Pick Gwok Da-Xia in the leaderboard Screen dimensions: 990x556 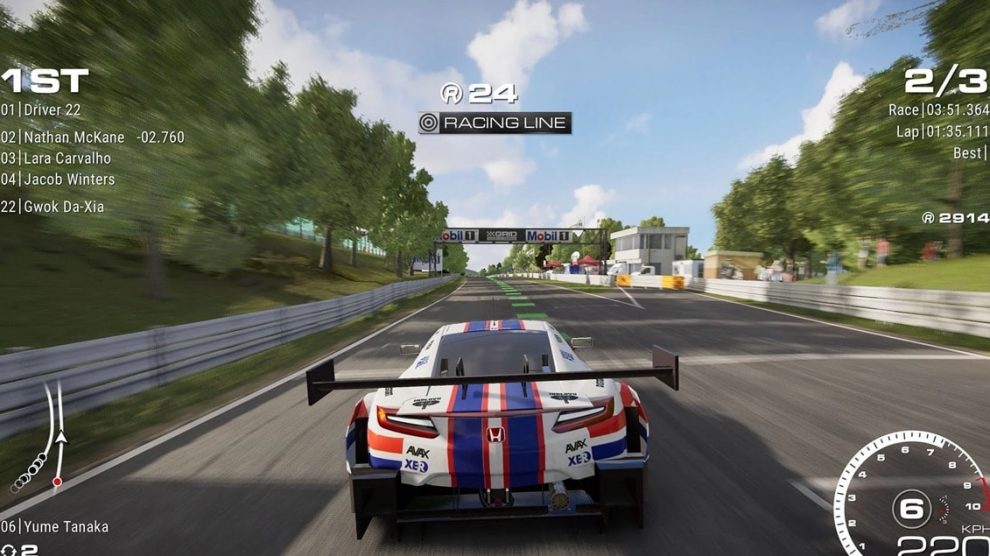pos(53,207)
